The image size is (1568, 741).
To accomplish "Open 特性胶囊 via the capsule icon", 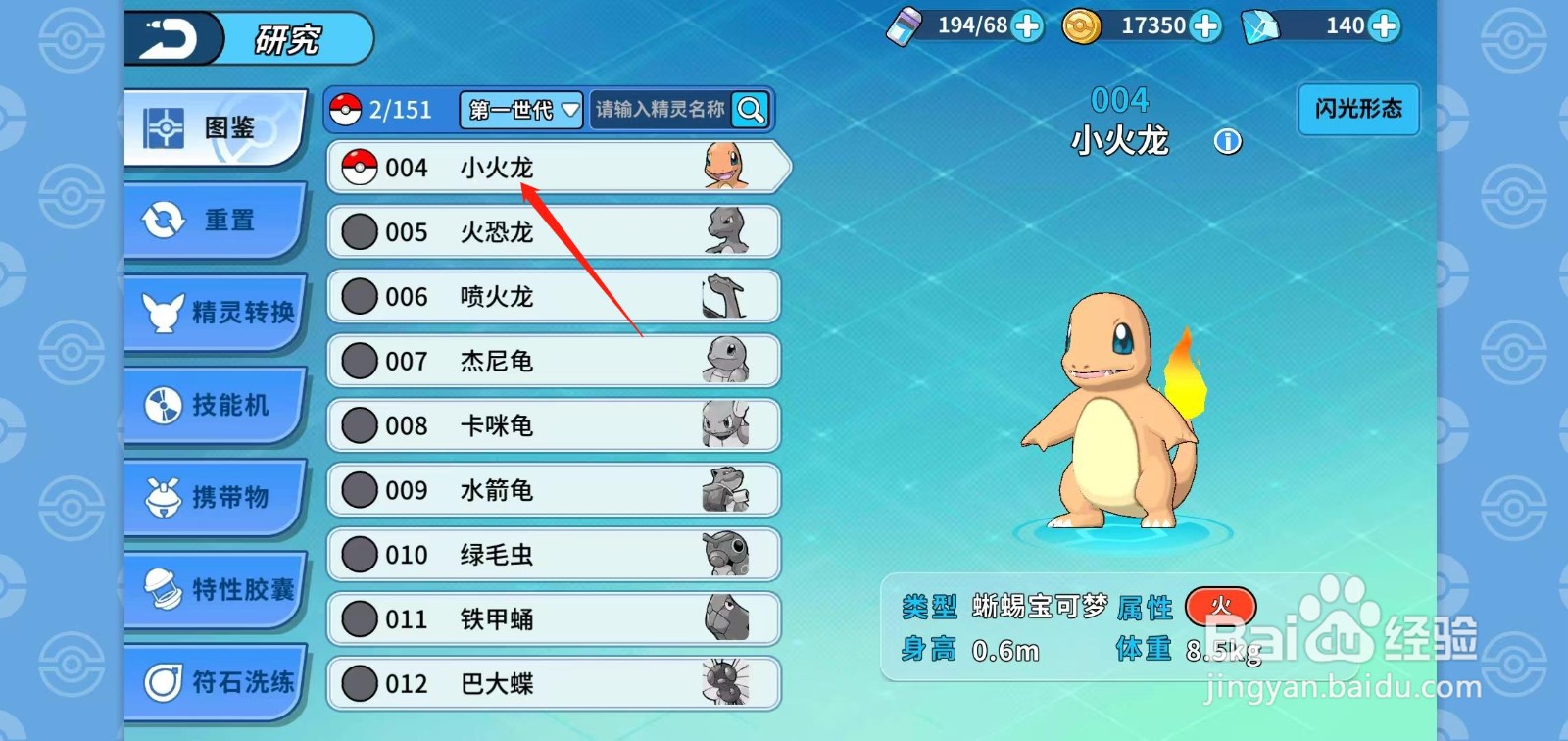I will 163,588.
